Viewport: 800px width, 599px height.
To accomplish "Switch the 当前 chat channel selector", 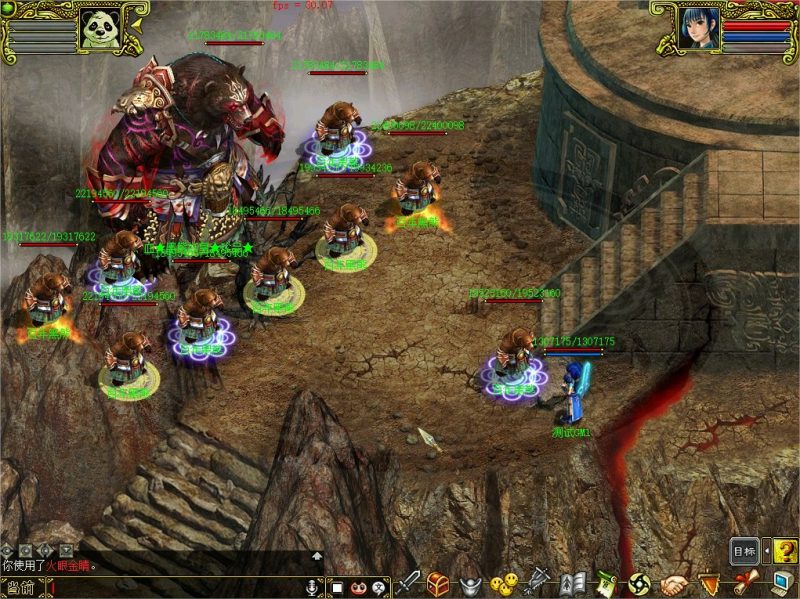I will (x=19, y=588).
